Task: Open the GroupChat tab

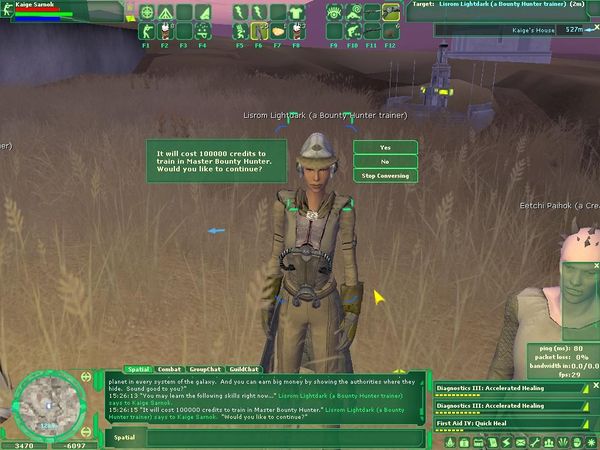Action: [206, 369]
